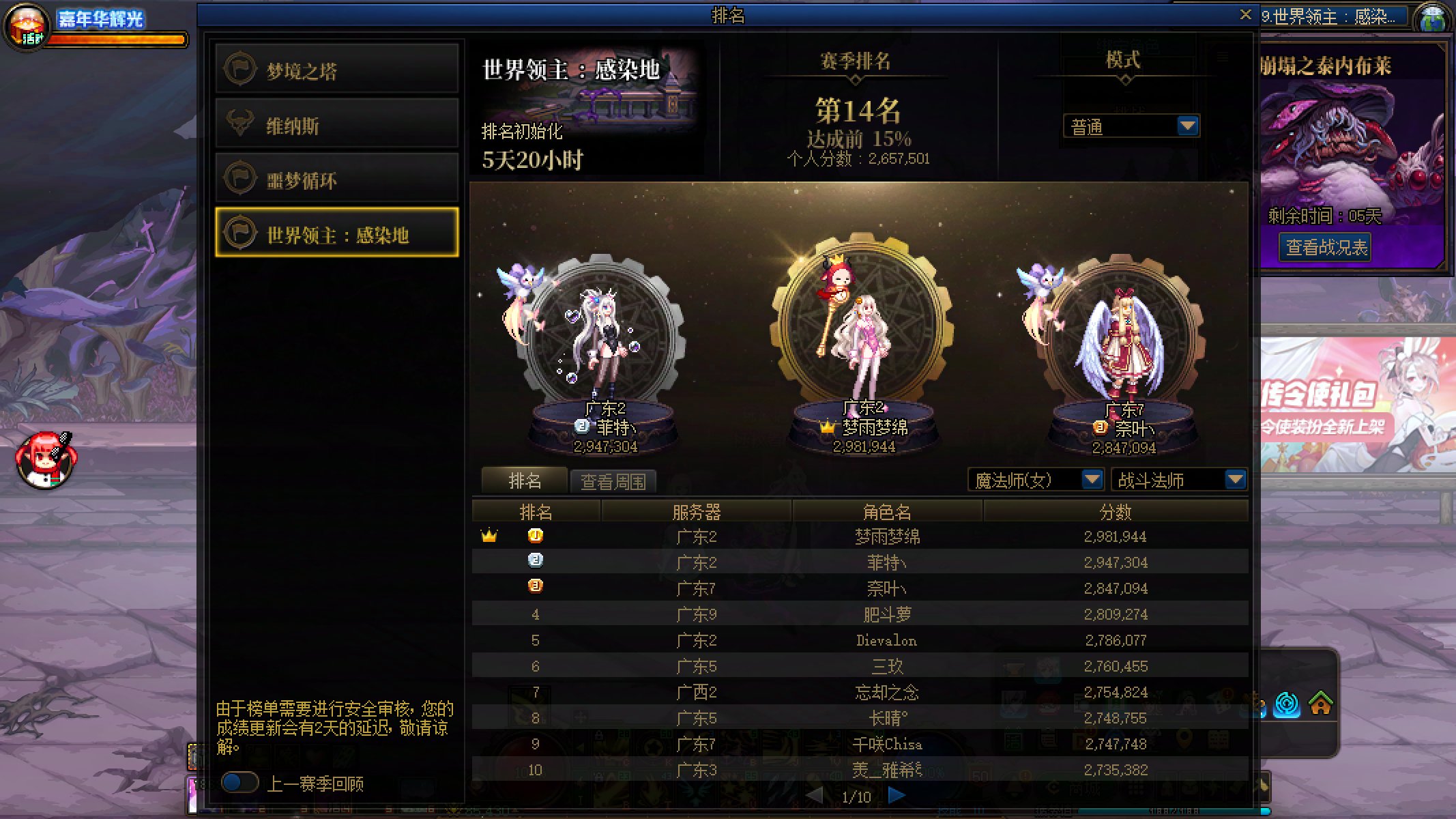Open the orange home icon on the right
This screenshot has height=819, width=1456.
(x=1320, y=703)
